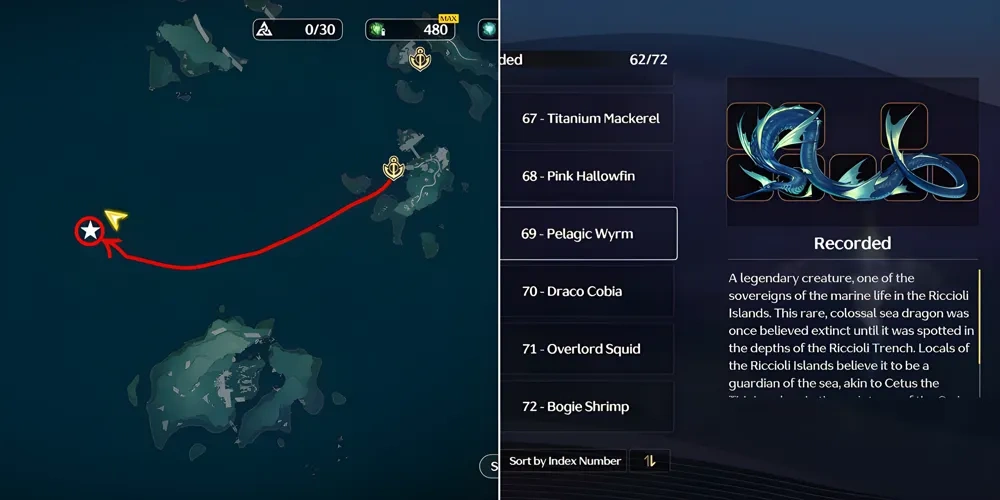Viewport: 1000px width, 500px height.
Task: Click the yellow player arrow on the map
Action: (x=116, y=218)
